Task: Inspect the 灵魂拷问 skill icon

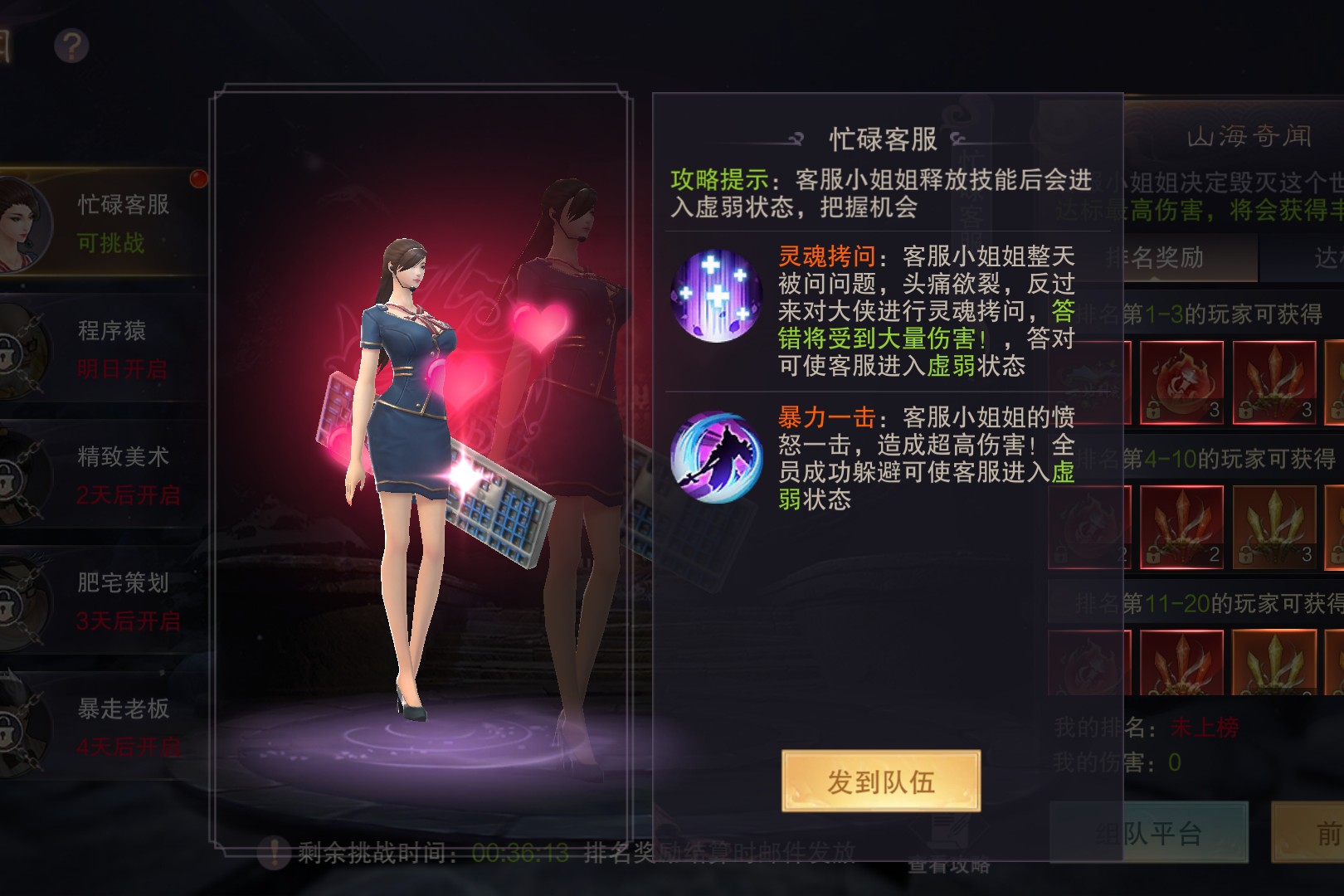Action: click(x=715, y=296)
